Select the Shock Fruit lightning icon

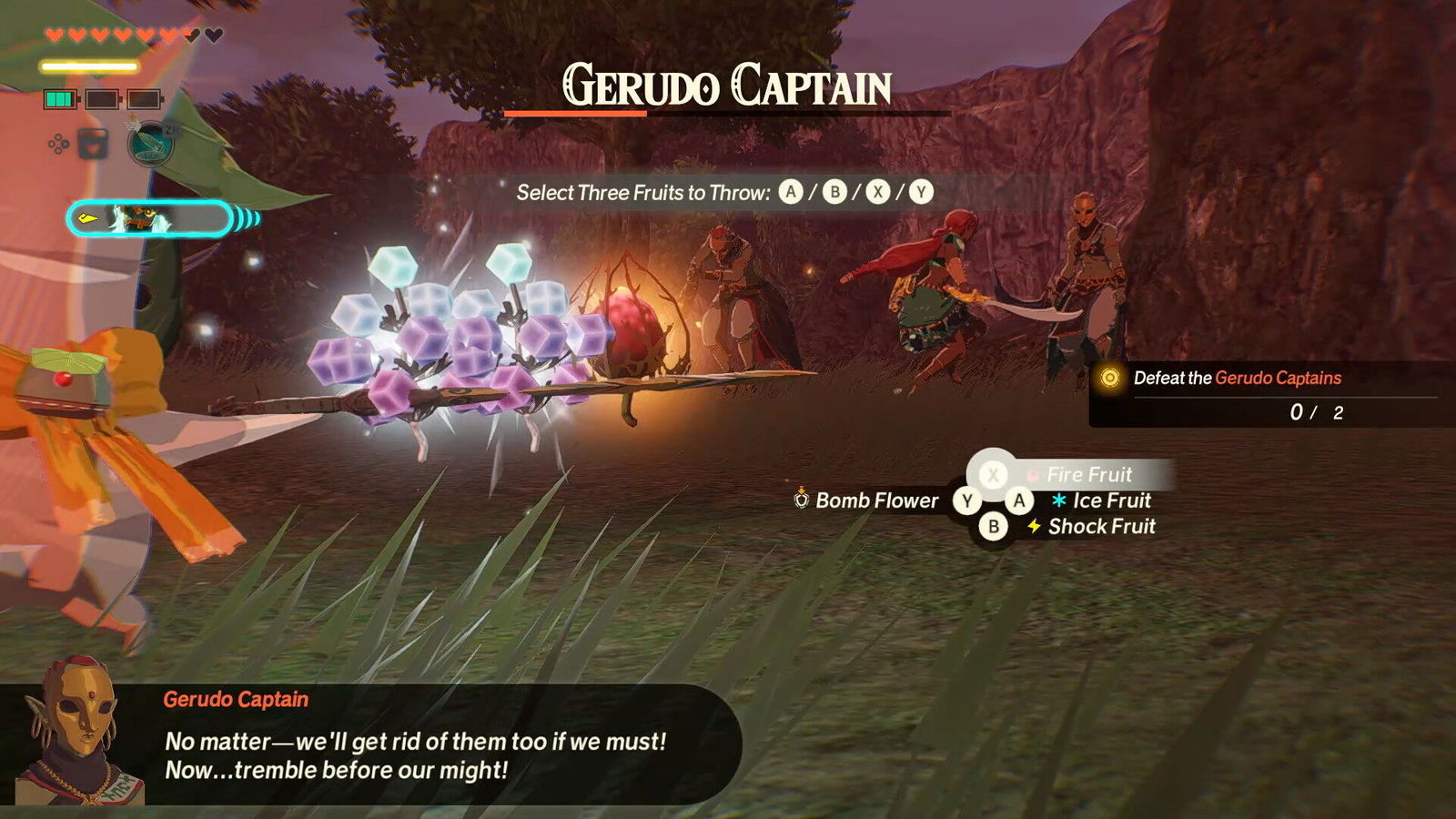(1036, 526)
